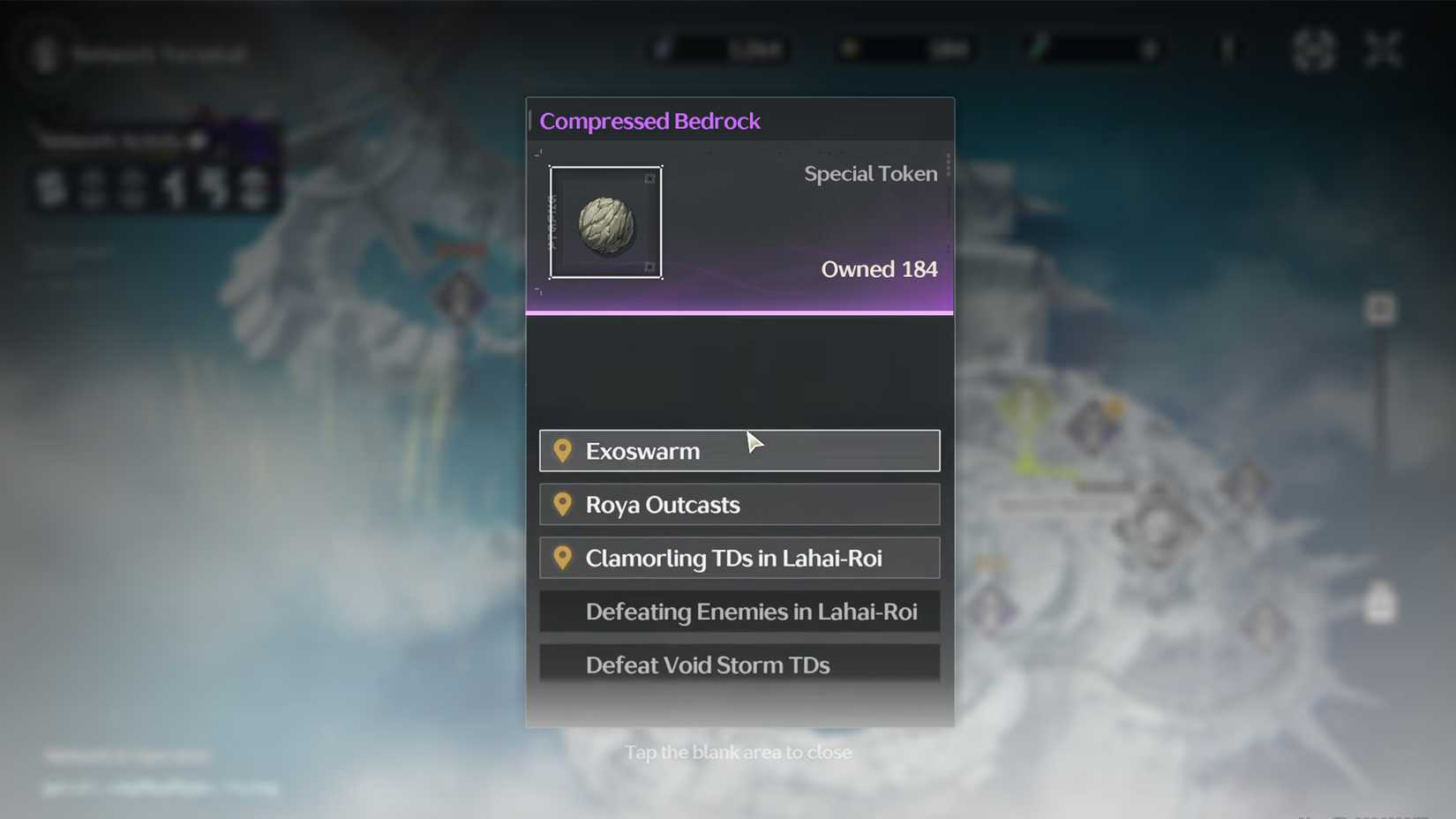Click the location pin icon beside Exoswarm
Screen dimensions: 1456x819
565,451
